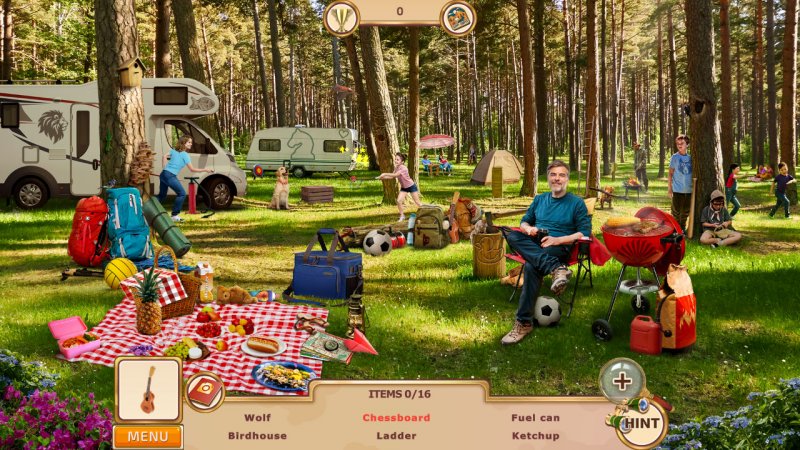Click the trophy cup icon

(x=341, y=17)
